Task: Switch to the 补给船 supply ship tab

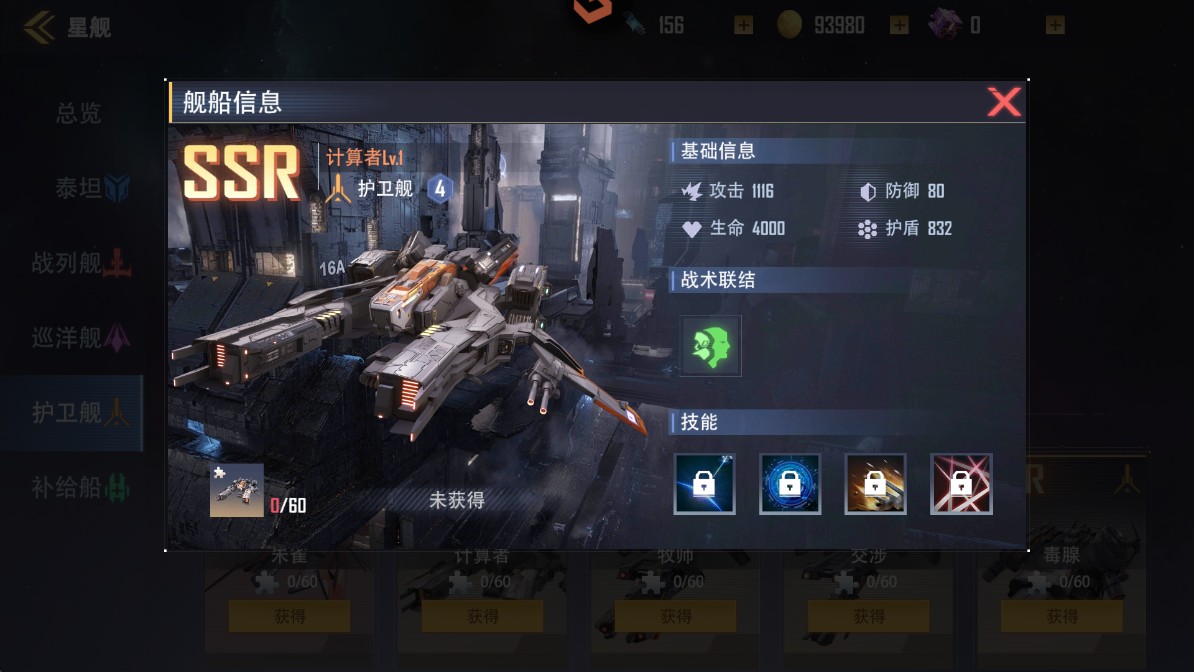Action: point(80,487)
